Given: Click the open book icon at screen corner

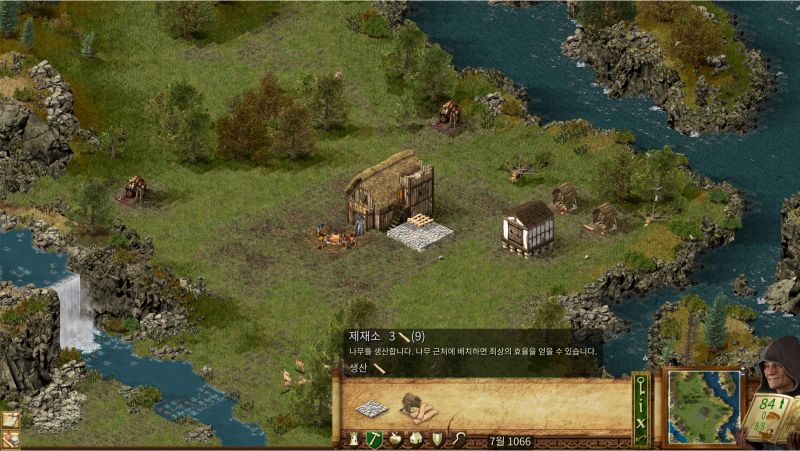Looking at the screenshot, I should click(11, 420).
